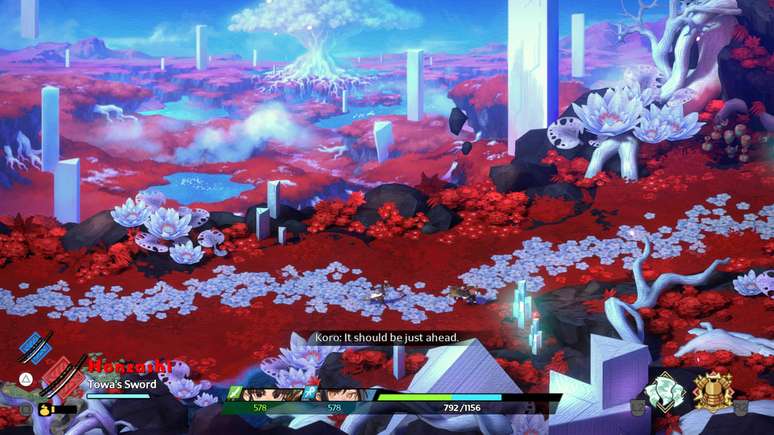
Task: Select the blue katana weapon icon
Action: point(36,345)
